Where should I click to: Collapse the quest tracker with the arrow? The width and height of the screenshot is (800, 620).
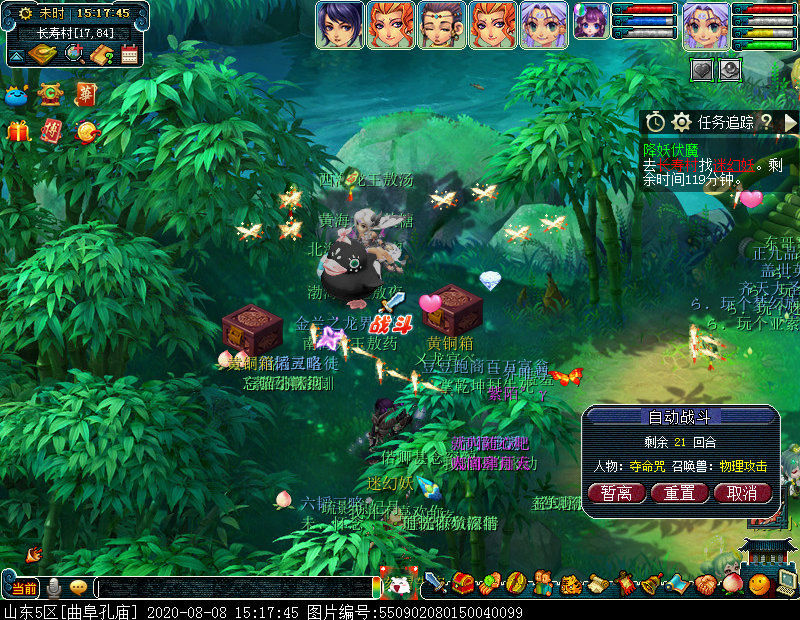click(x=789, y=122)
